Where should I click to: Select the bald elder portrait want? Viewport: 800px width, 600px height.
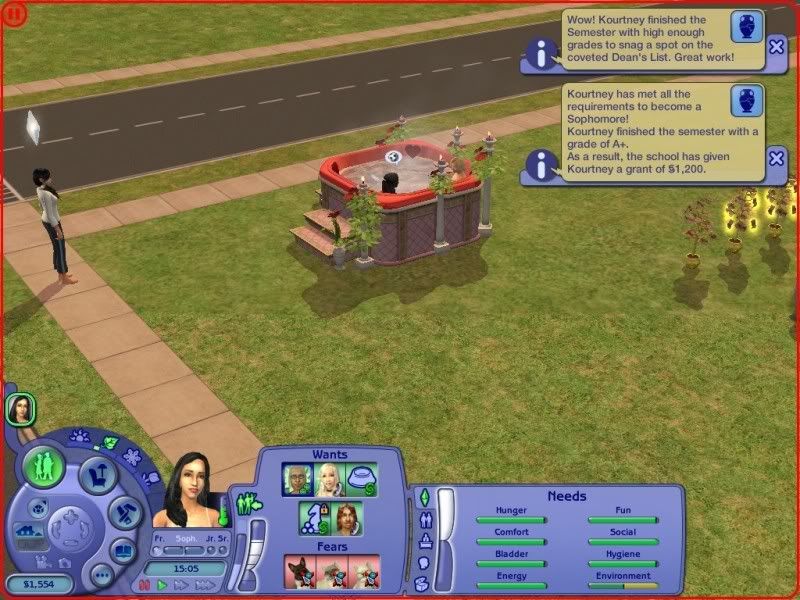(x=297, y=479)
